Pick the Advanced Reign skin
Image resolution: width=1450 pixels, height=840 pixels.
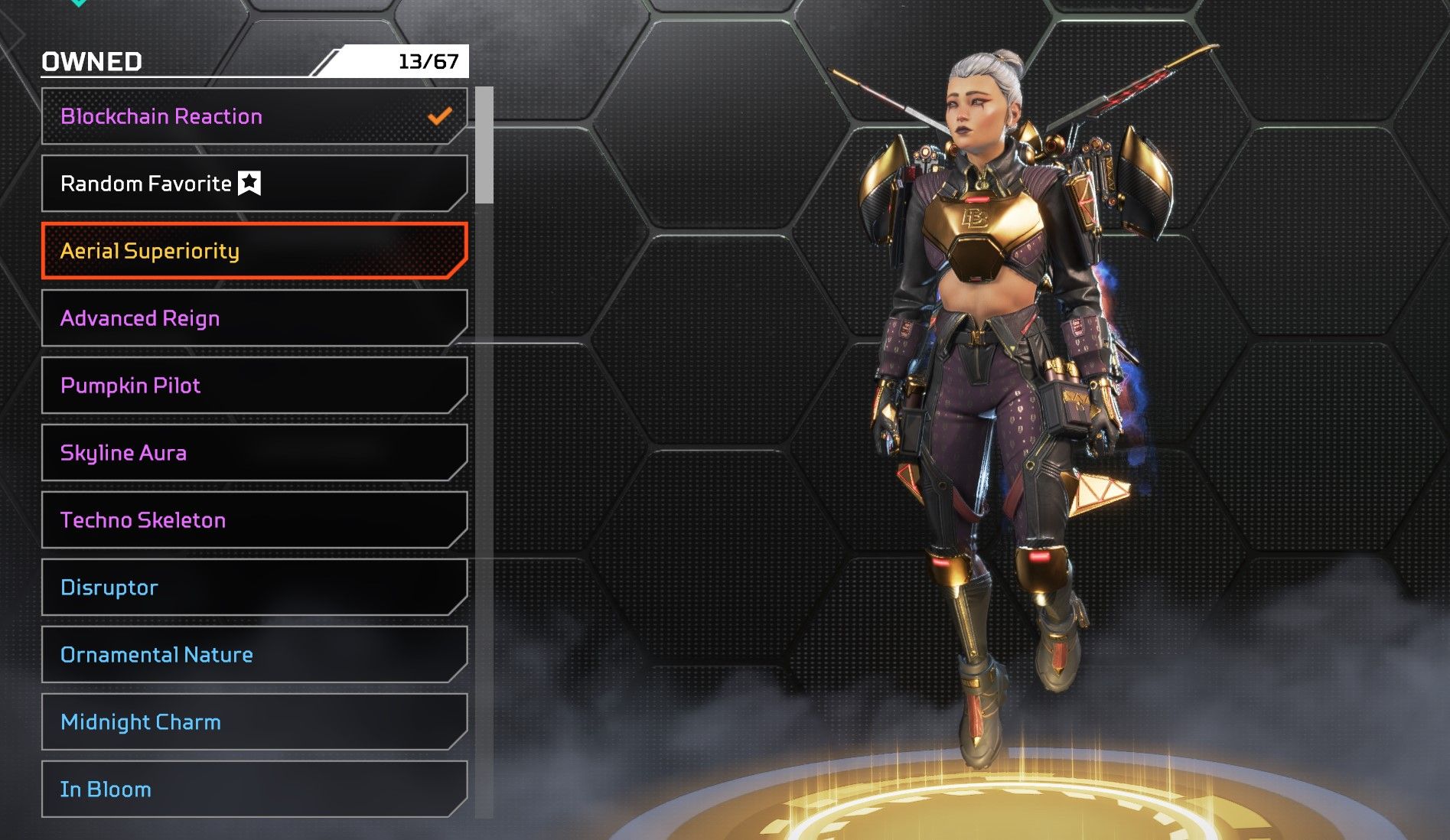(x=253, y=318)
